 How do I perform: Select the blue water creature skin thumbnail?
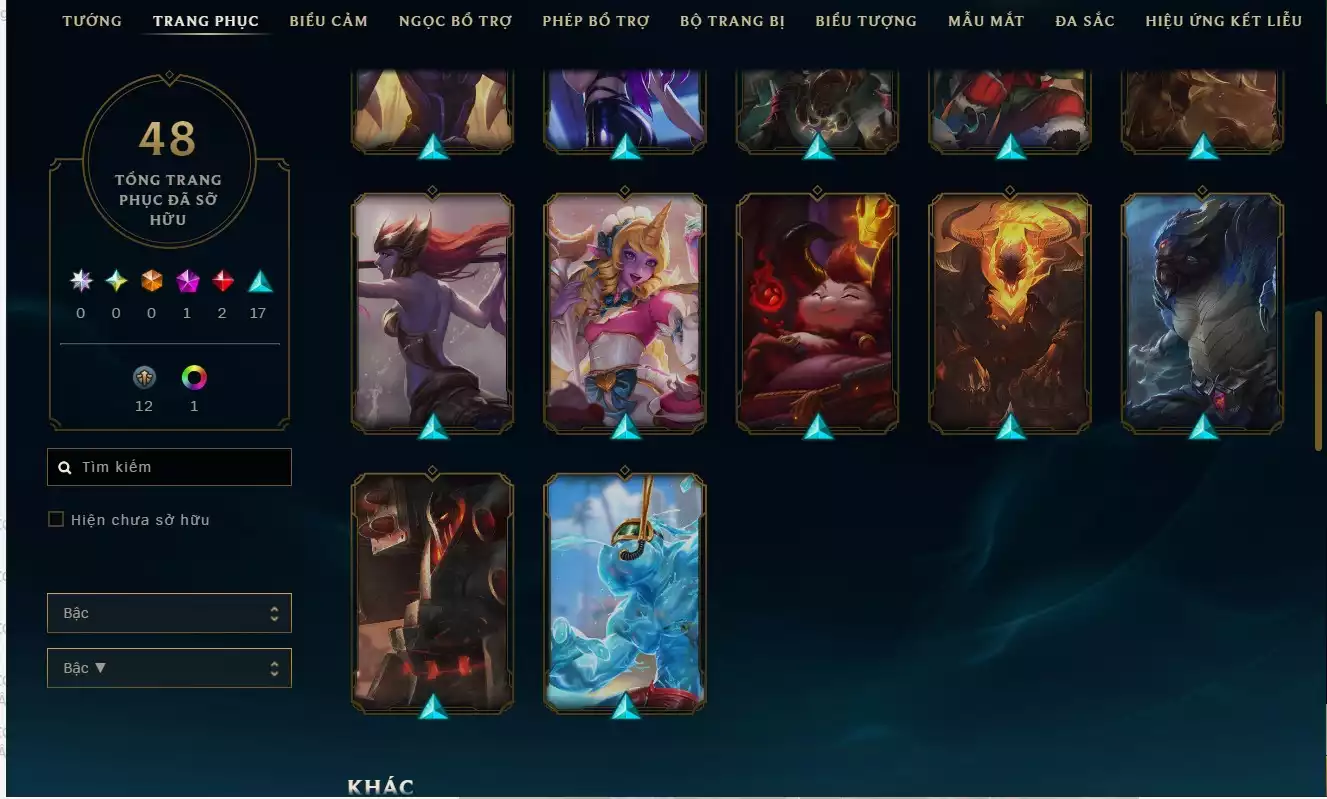point(625,590)
